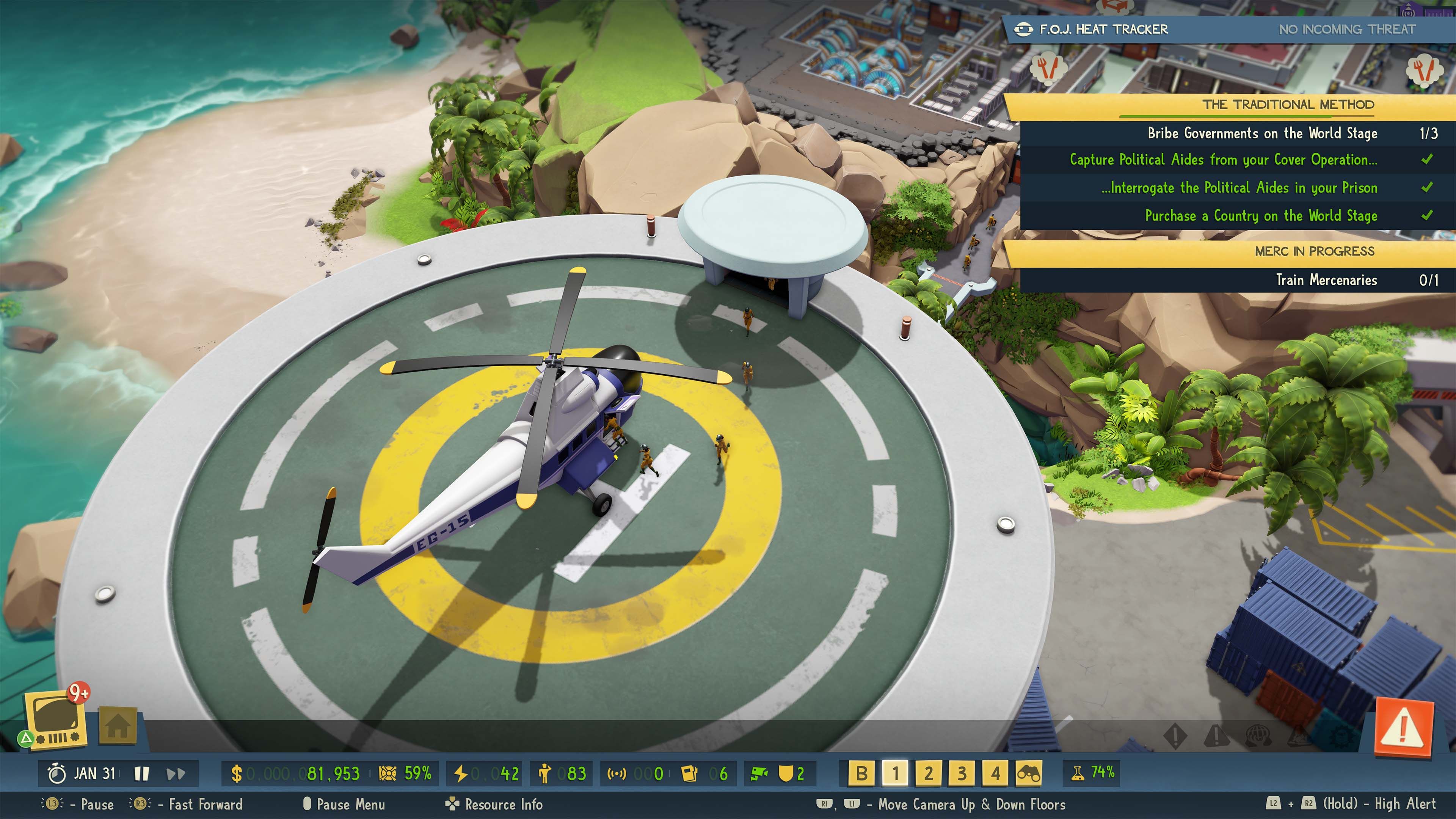The image size is (1456, 819).
Task: Go to floor 4
Action: coord(995,773)
